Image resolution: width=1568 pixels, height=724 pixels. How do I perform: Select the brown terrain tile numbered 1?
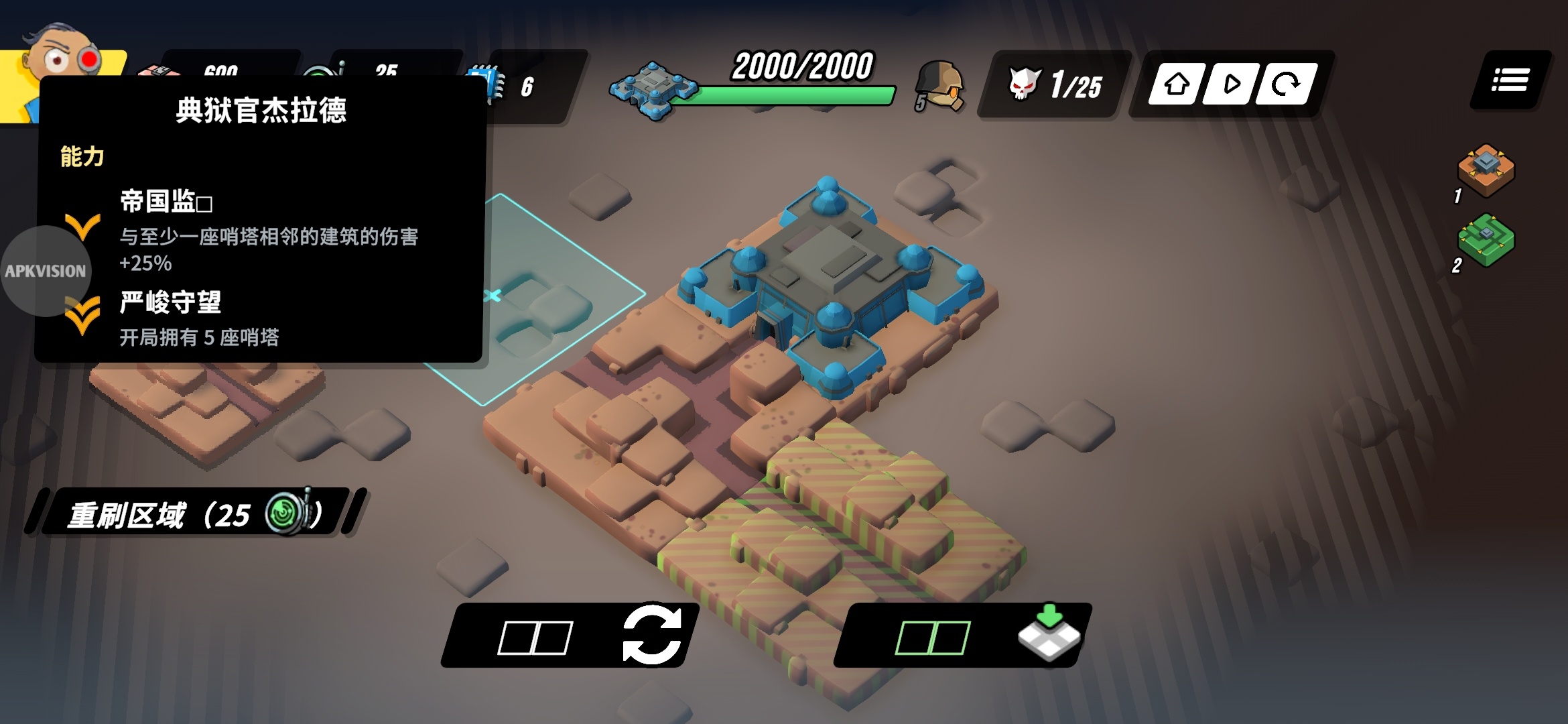pos(1486,170)
